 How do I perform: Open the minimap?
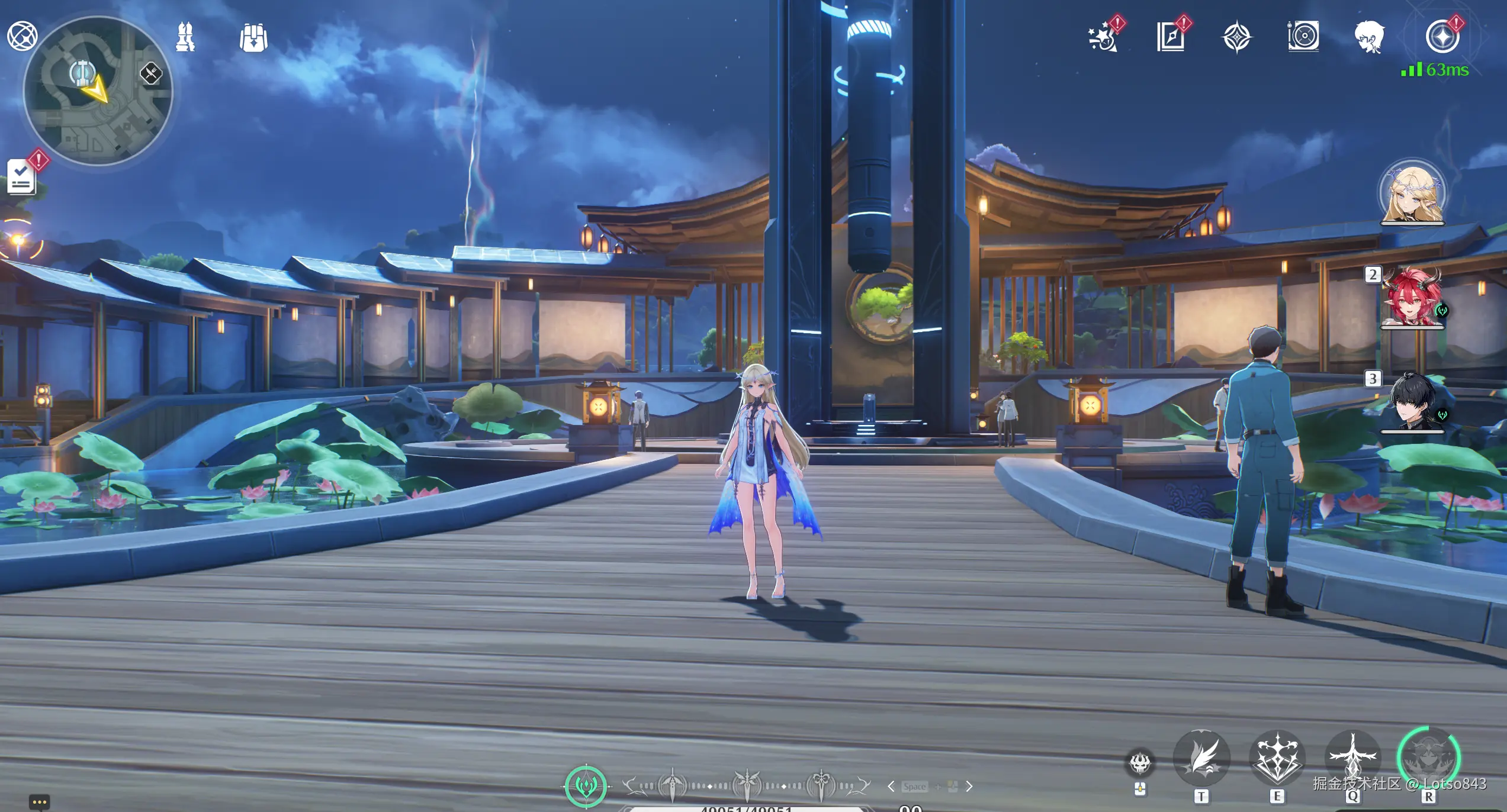coord(98,91)
